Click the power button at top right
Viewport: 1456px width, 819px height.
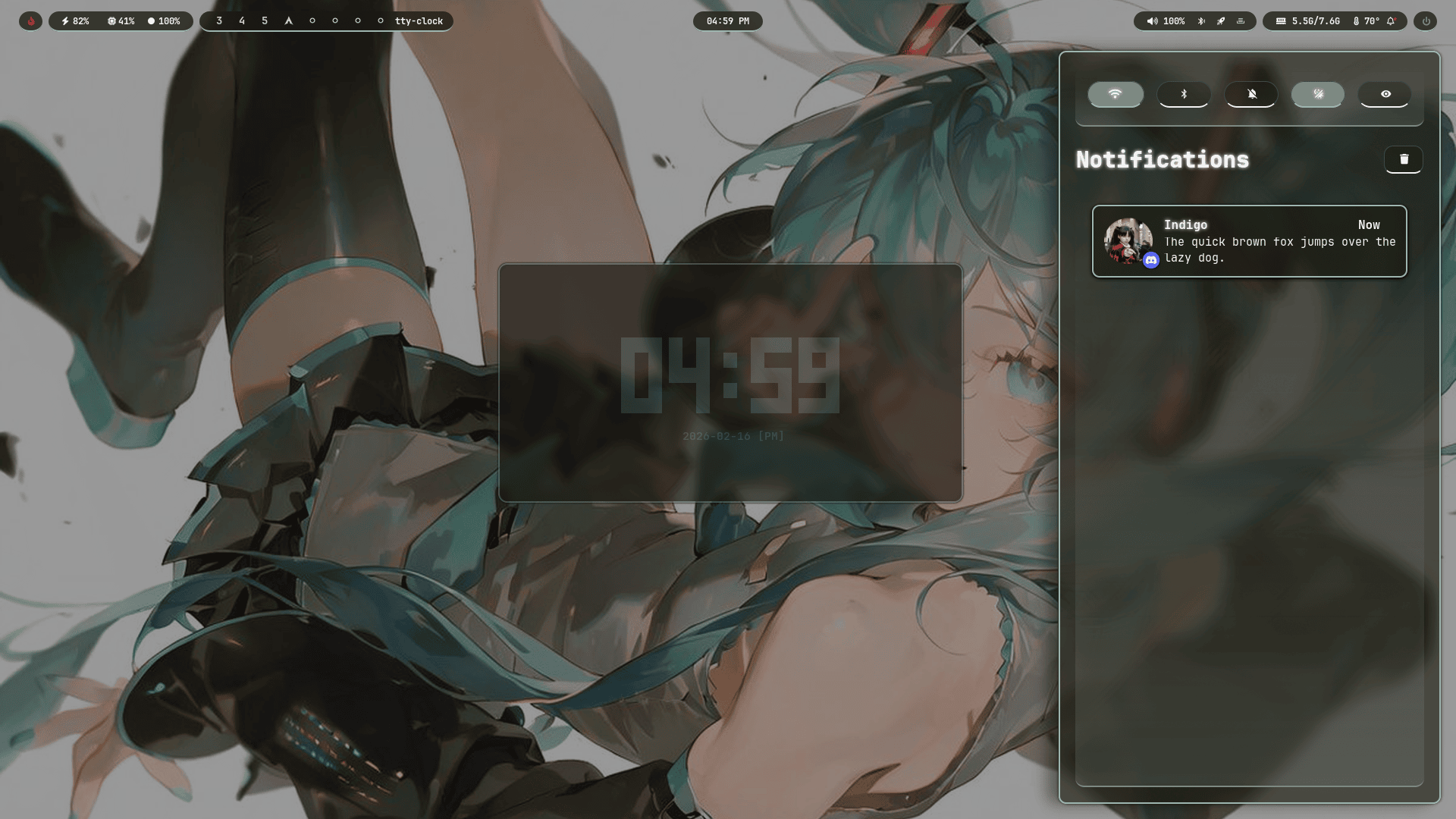coord(1426,20)
